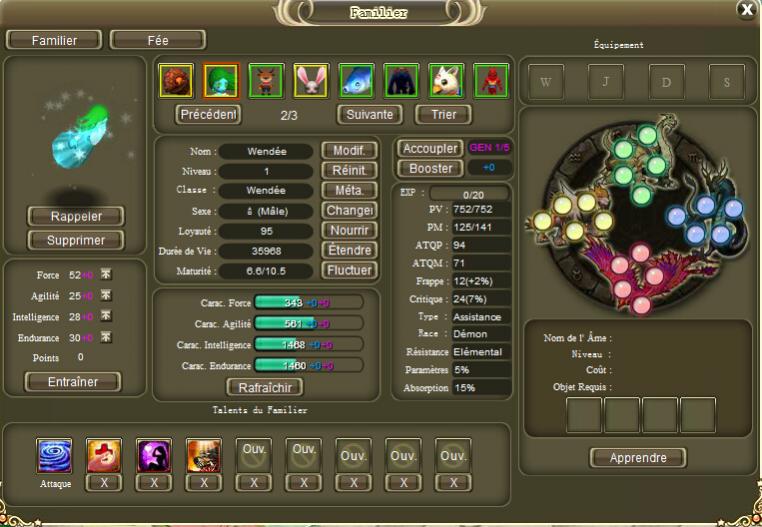Click the Booster button
The height and width of the screenshot is (527, 762).
(x=430, y=168)
